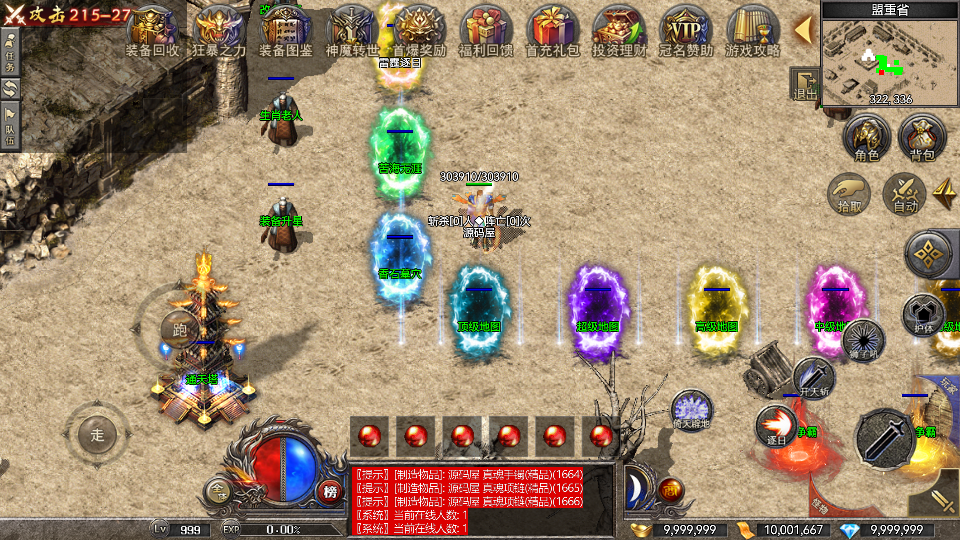Screen dimensions: 960x540
Task: Switch to the 队伍 team tab
Action: point(11,123)
